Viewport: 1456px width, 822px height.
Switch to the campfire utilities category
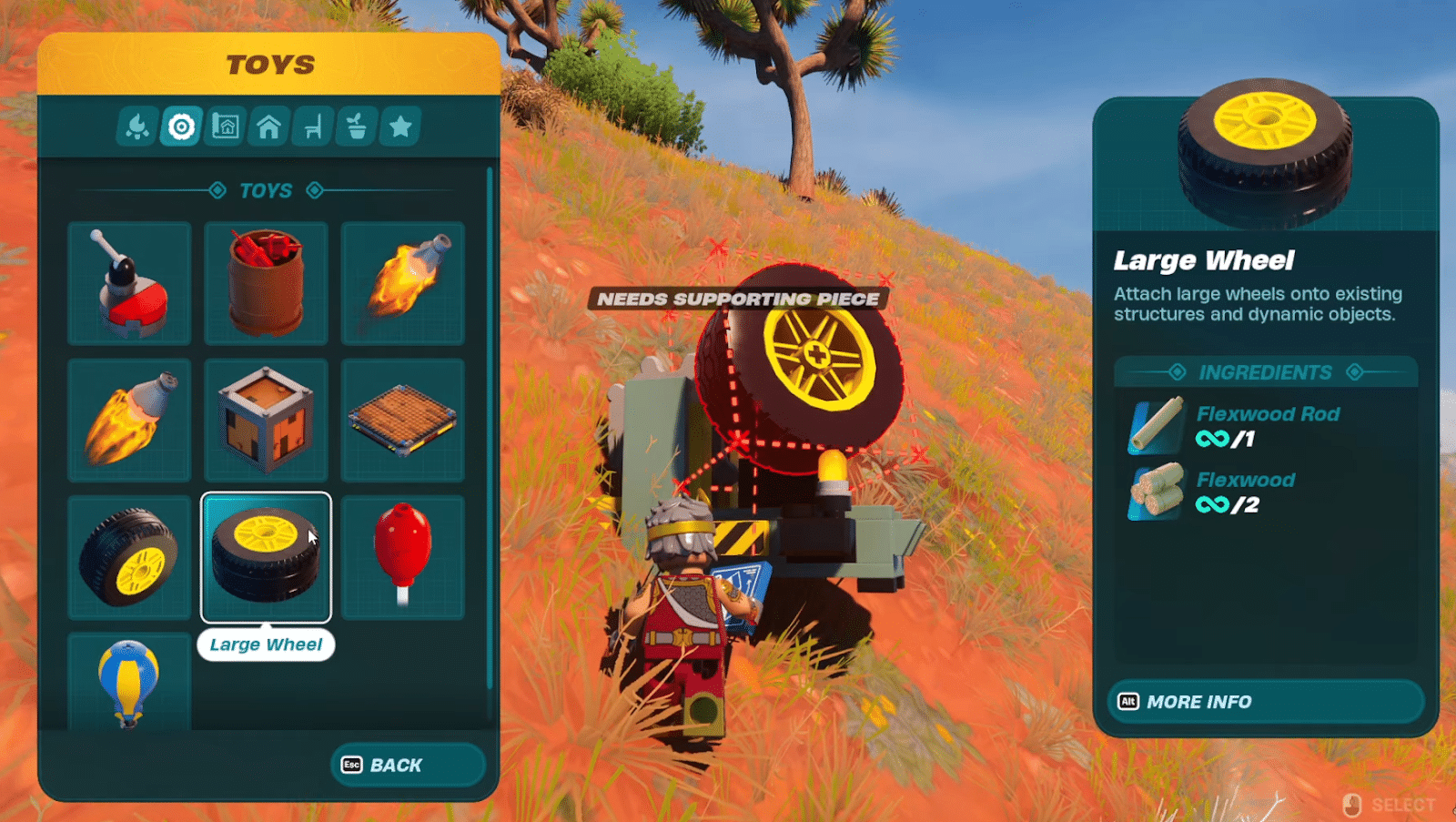[x=135, y=127]
